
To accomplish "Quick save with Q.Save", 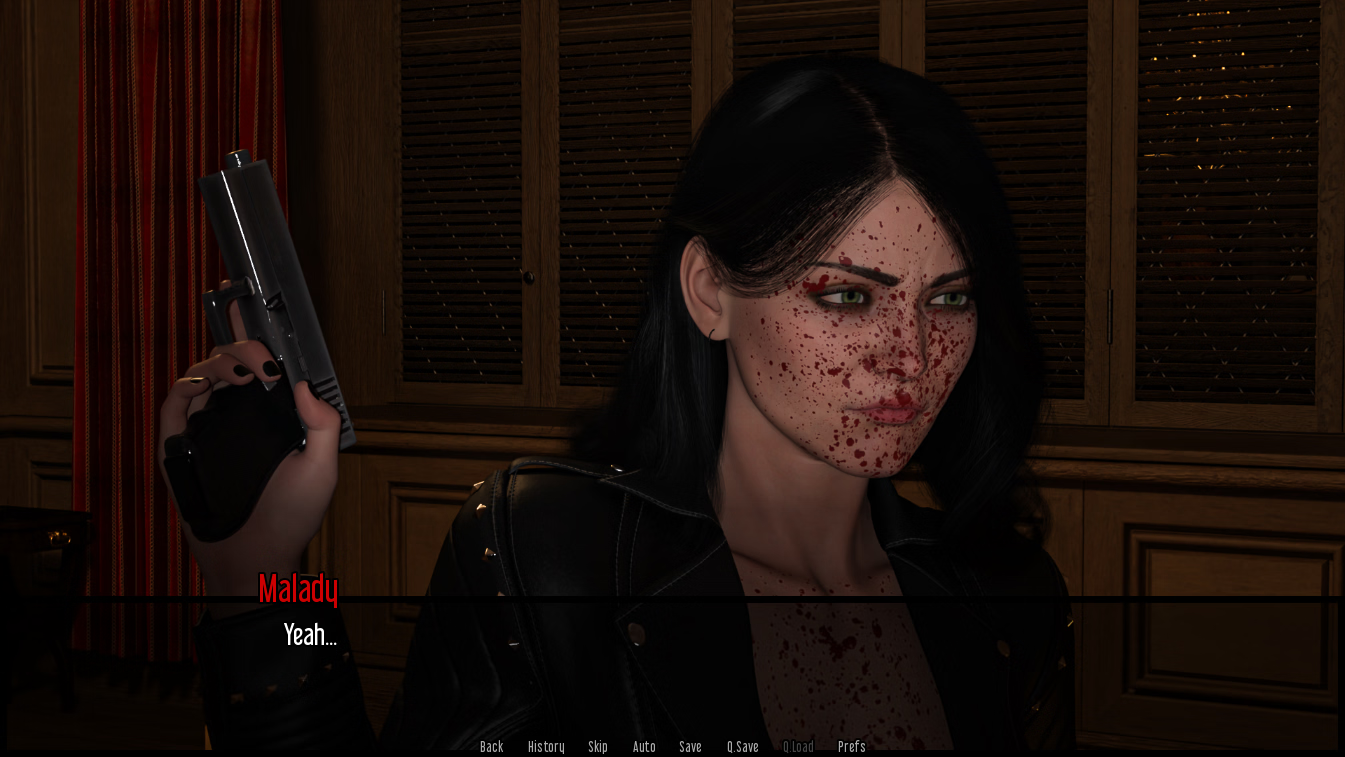I will pyautogui.click(x=742, y=747).
